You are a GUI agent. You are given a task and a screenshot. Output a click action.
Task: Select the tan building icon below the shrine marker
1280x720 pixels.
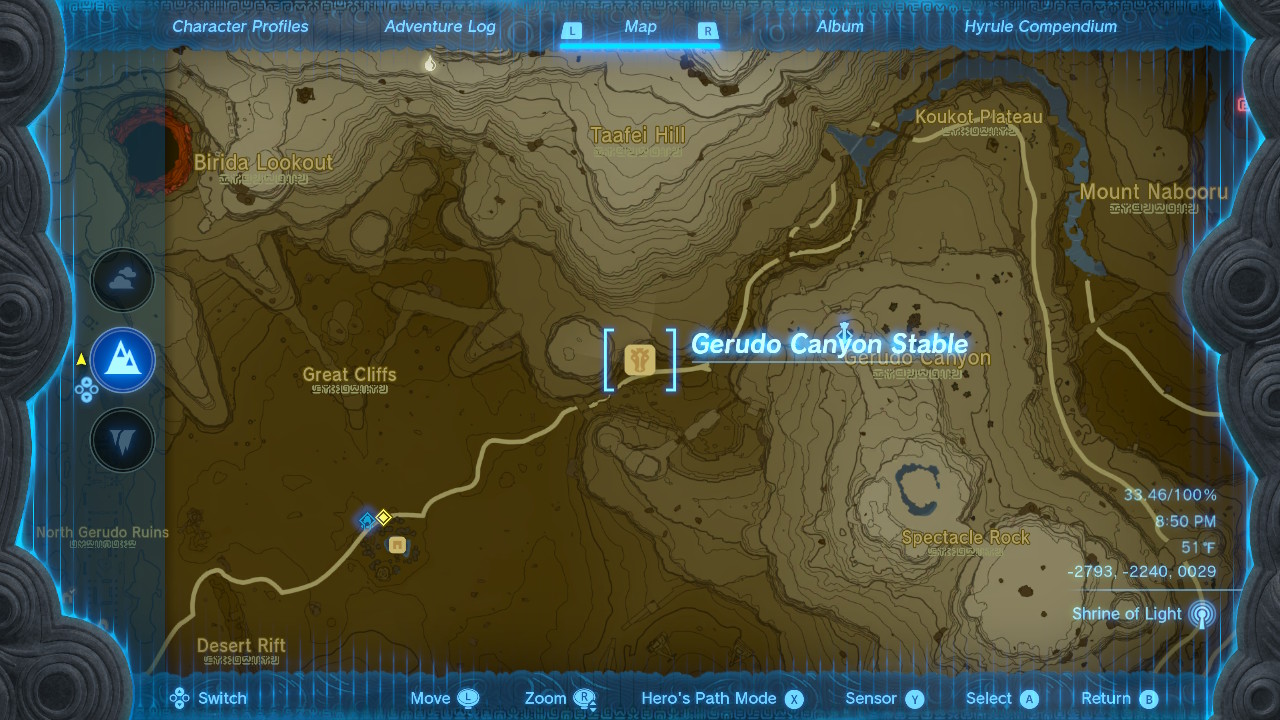point(397,546)
